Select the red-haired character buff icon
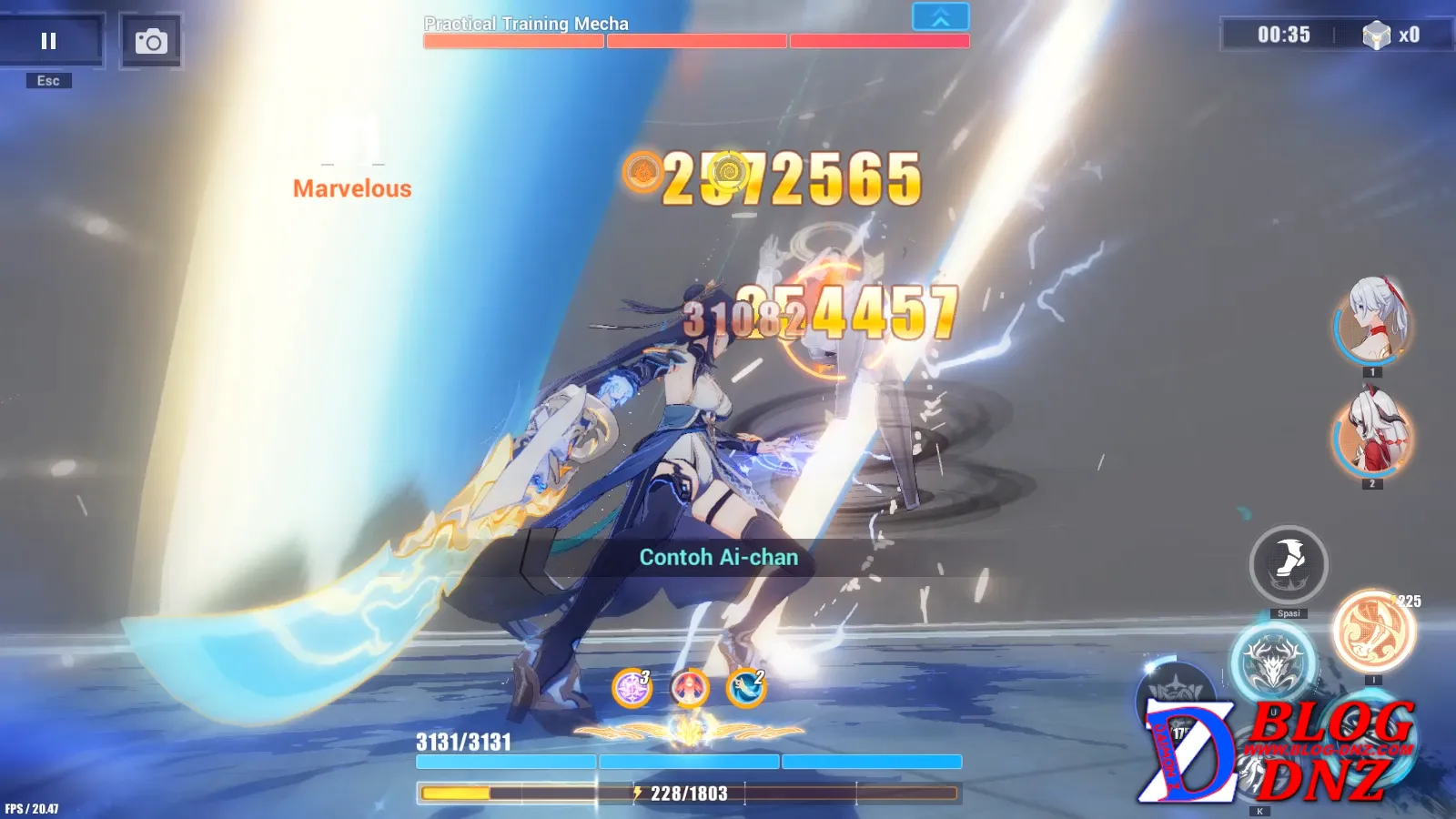The width and height of the screenshot is (1456, 819). click(690, 688)
